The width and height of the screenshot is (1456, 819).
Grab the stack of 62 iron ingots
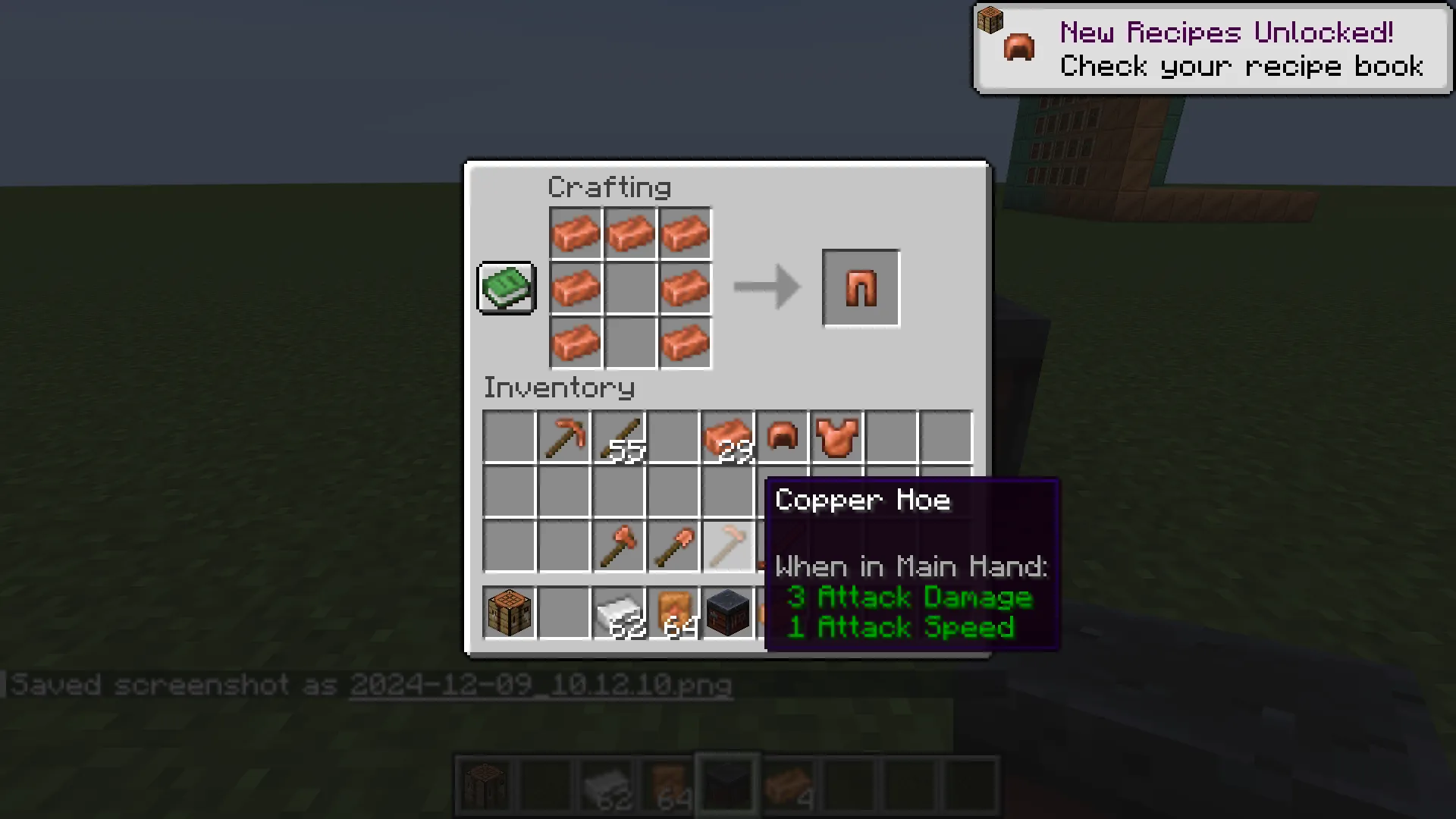pos(619,613)
